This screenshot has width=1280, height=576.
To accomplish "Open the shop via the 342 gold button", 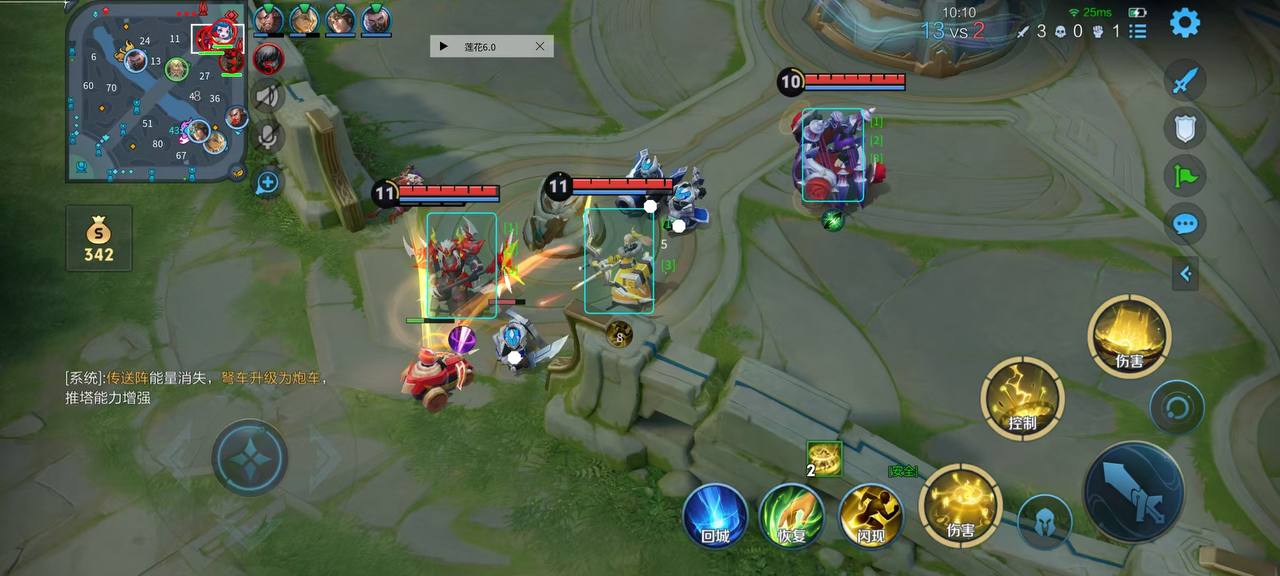I will click(99, 239).
